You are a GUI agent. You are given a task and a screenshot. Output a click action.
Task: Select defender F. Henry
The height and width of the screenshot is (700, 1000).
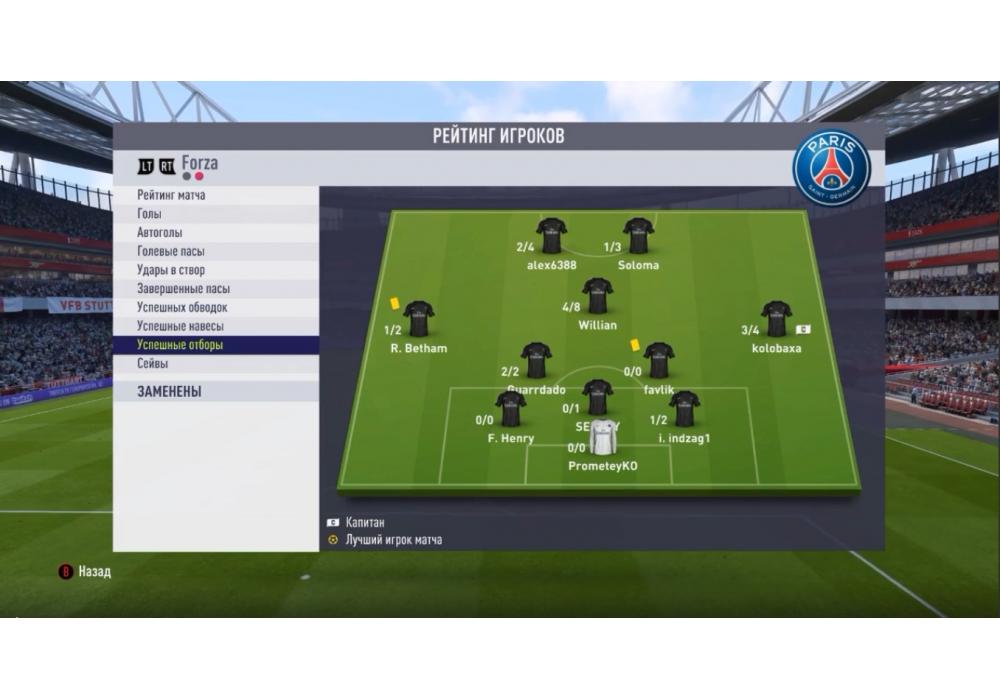(511, 409)
